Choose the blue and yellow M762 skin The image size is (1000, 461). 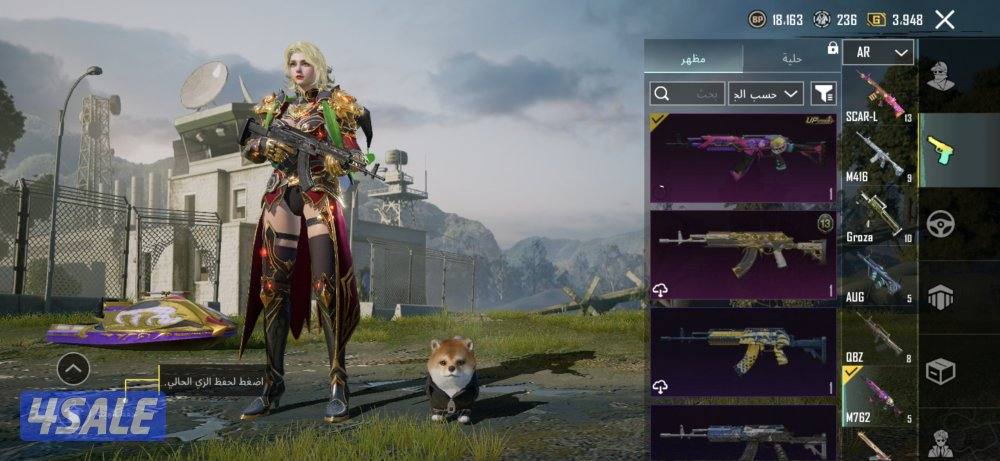743,351
